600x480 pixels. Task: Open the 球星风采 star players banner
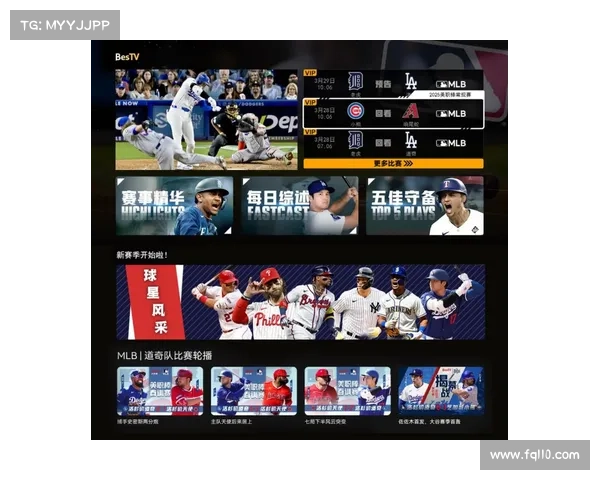(x=300, y=301)
